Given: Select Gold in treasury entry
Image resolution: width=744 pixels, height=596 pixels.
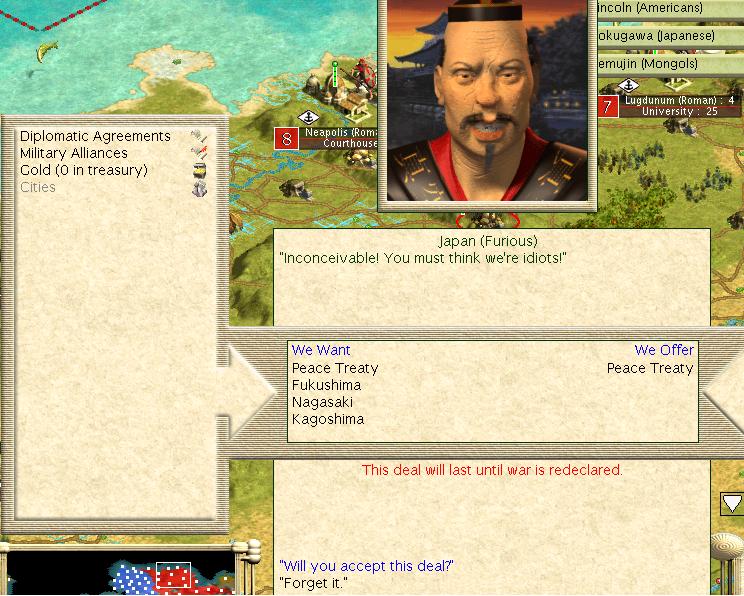Looking at the screenshot, I should click(83, 170).
